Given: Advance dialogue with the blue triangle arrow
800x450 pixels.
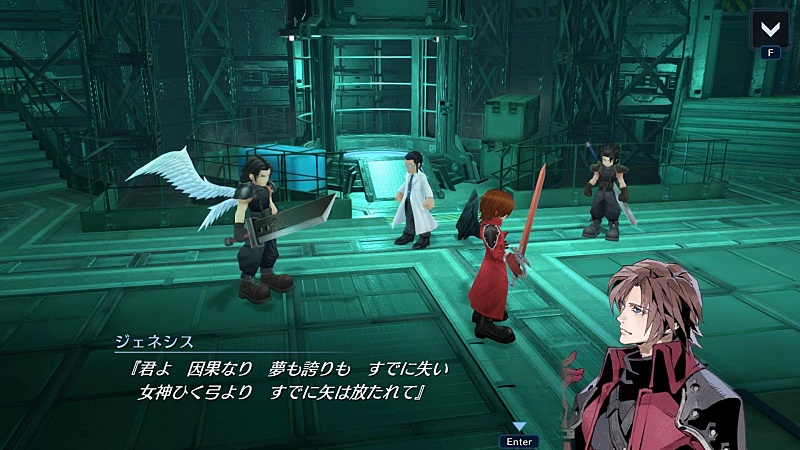Looking at the screenshot, I should 519,427.
